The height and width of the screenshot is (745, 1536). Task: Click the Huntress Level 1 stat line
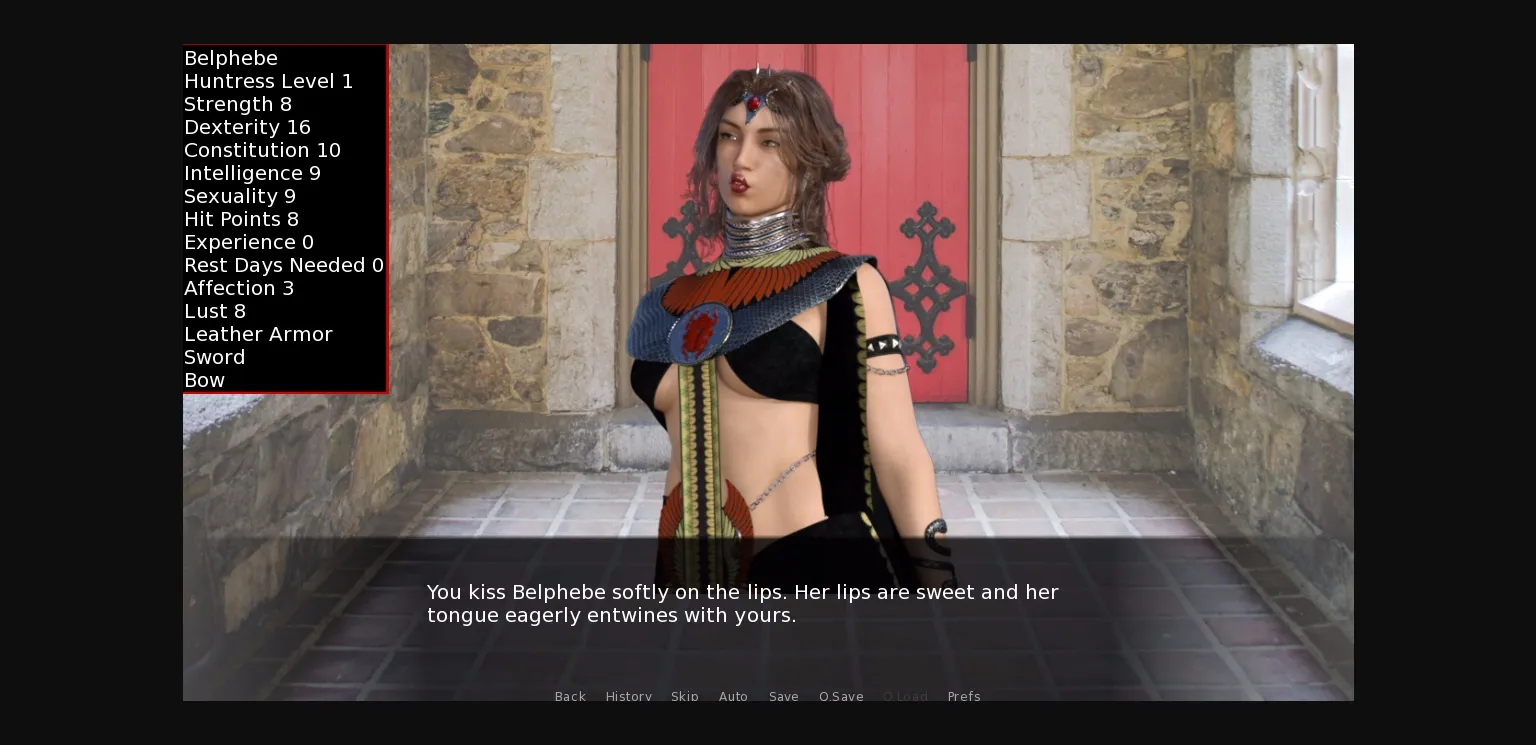(x=268, y=81)
